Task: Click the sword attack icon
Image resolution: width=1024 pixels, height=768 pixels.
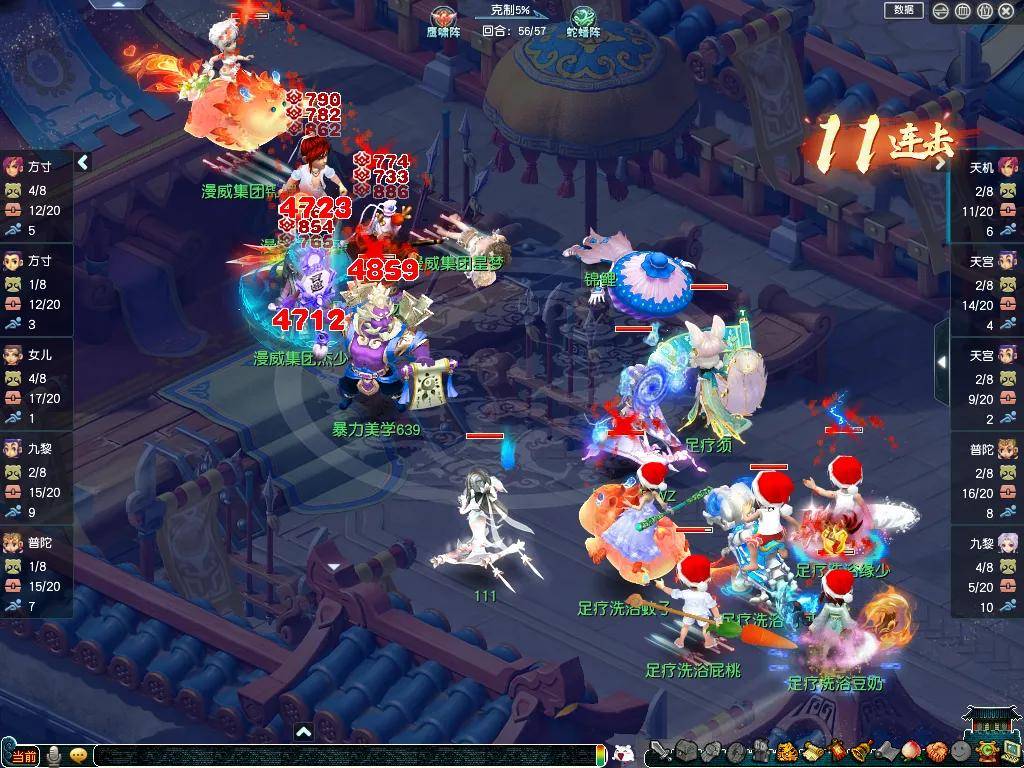Action: [x=659, y=752]
